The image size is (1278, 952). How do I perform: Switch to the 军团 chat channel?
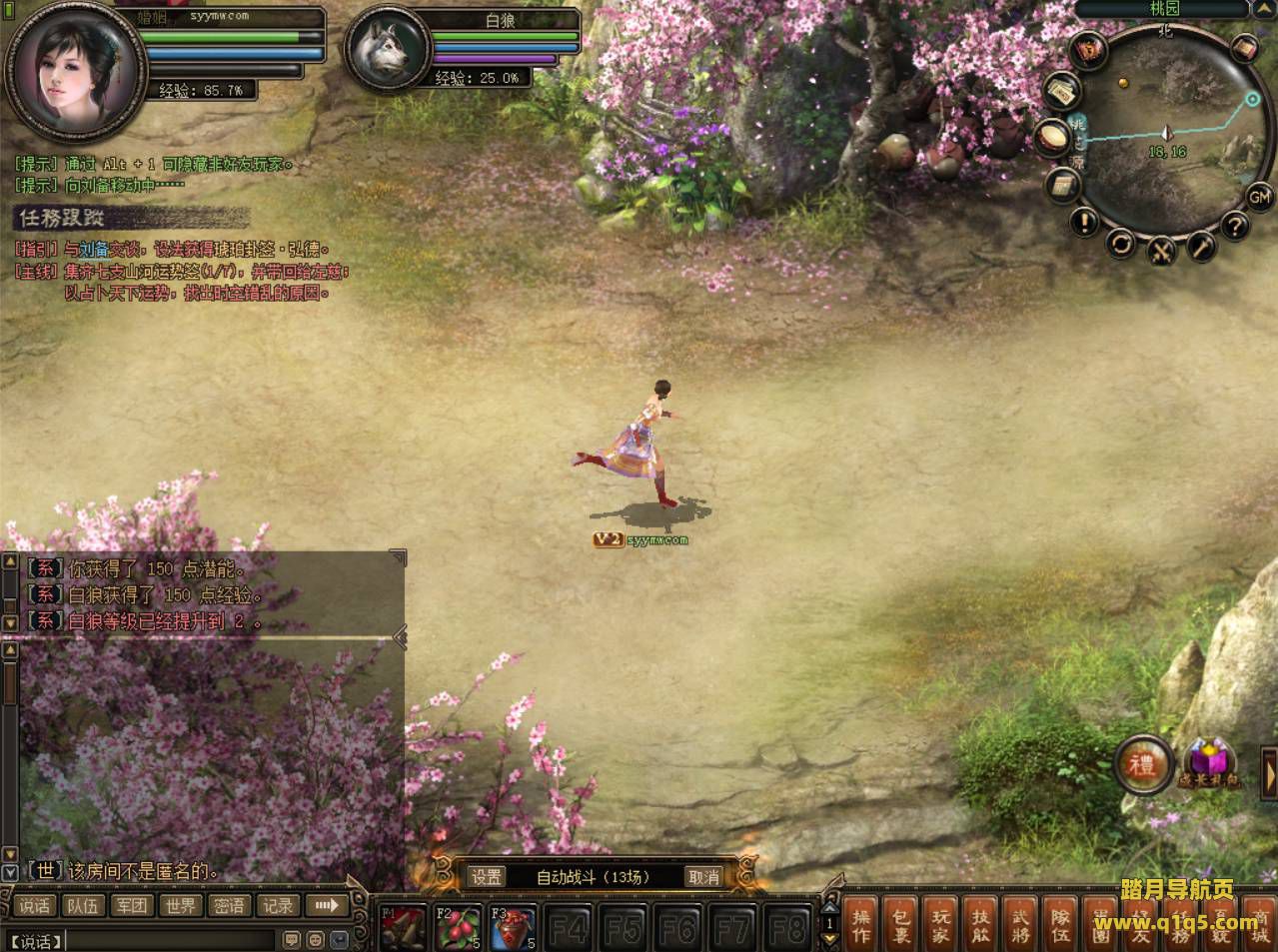click(x=132, y=906)
